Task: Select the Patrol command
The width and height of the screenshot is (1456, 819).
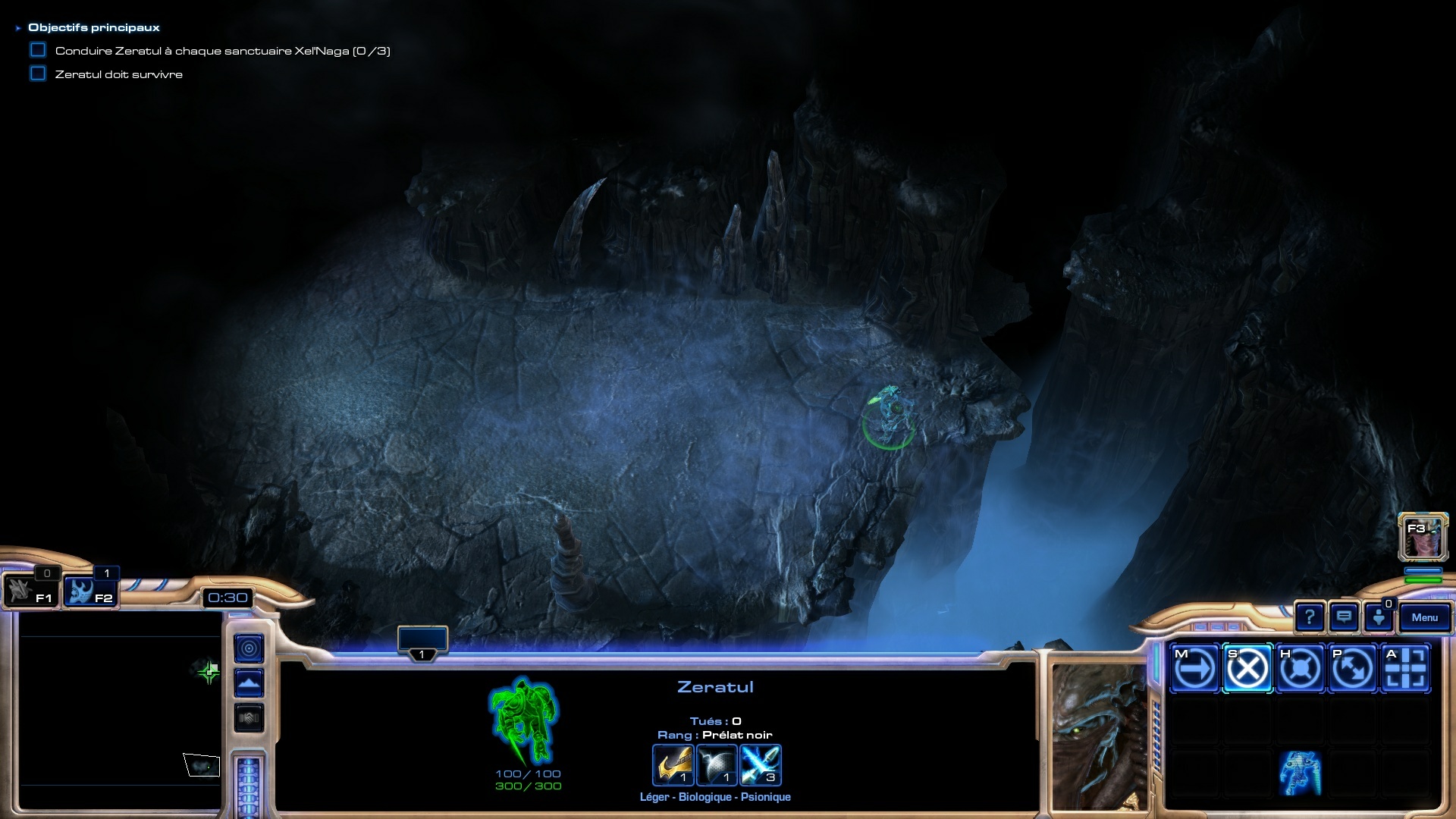Action: 1352,669
